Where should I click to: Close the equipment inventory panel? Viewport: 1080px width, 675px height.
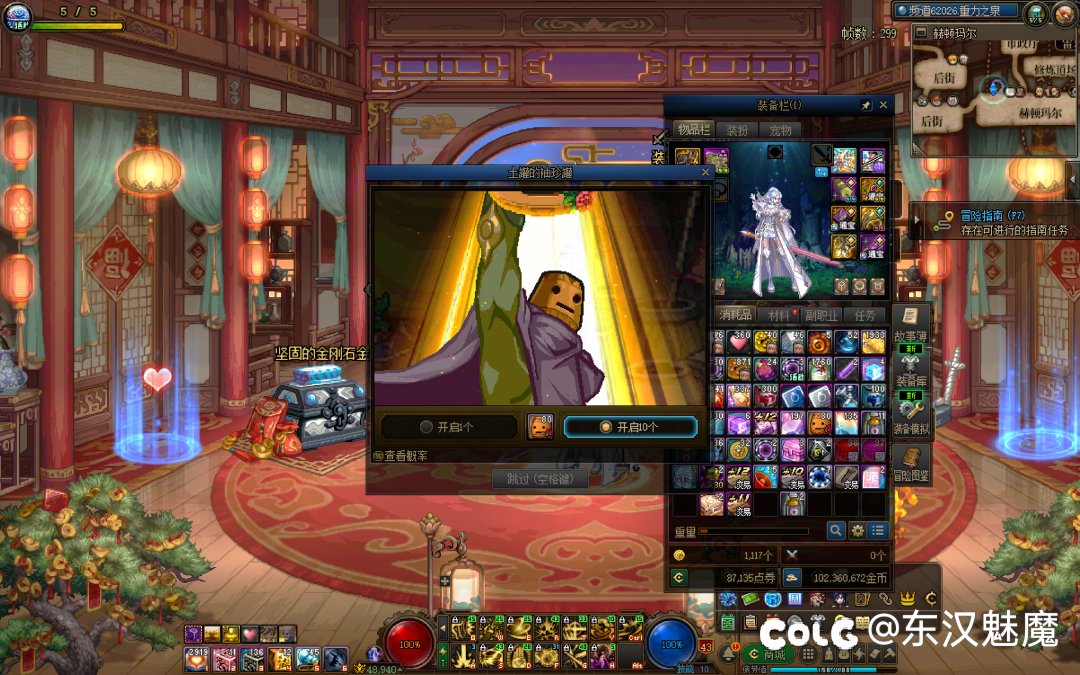point(883,104)
